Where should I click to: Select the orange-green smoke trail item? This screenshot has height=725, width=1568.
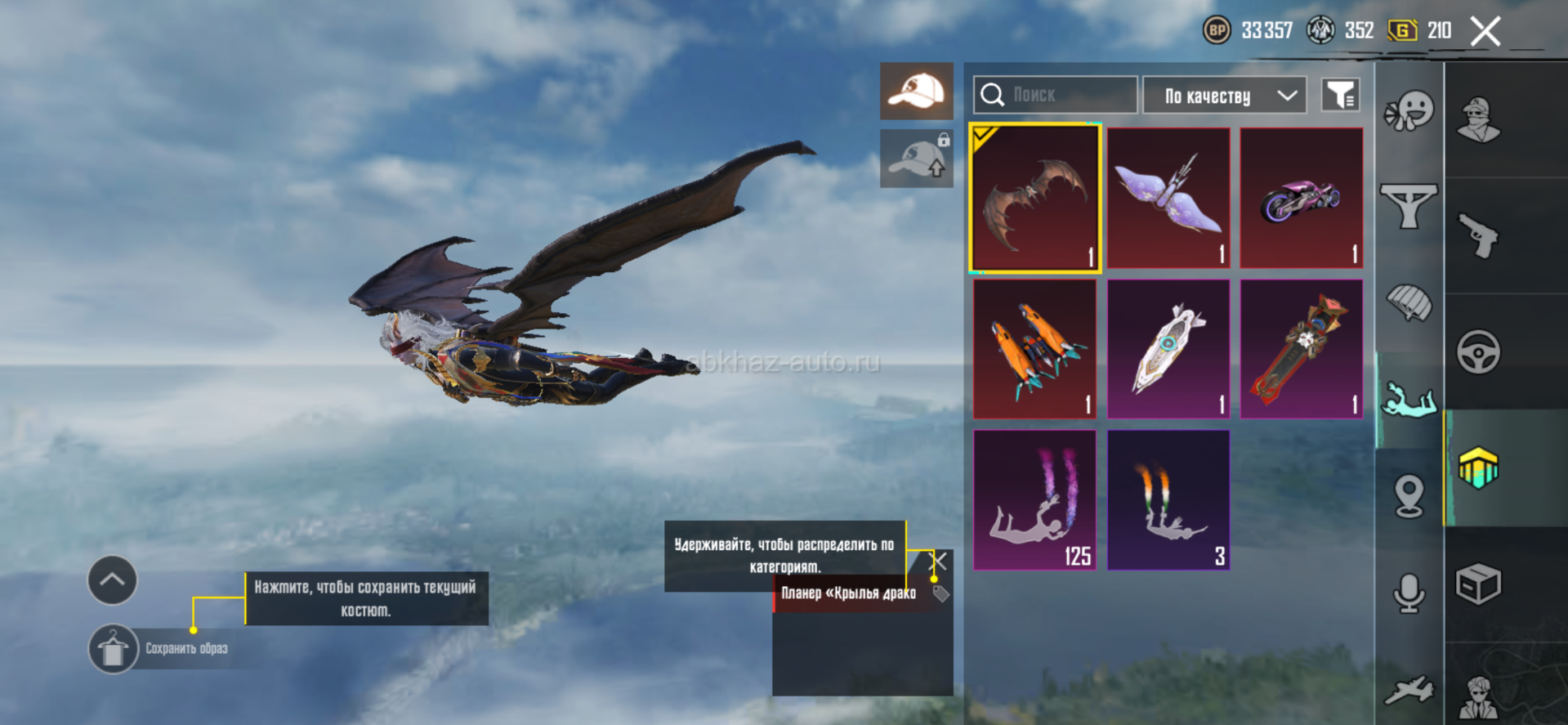click(1168, 500)
